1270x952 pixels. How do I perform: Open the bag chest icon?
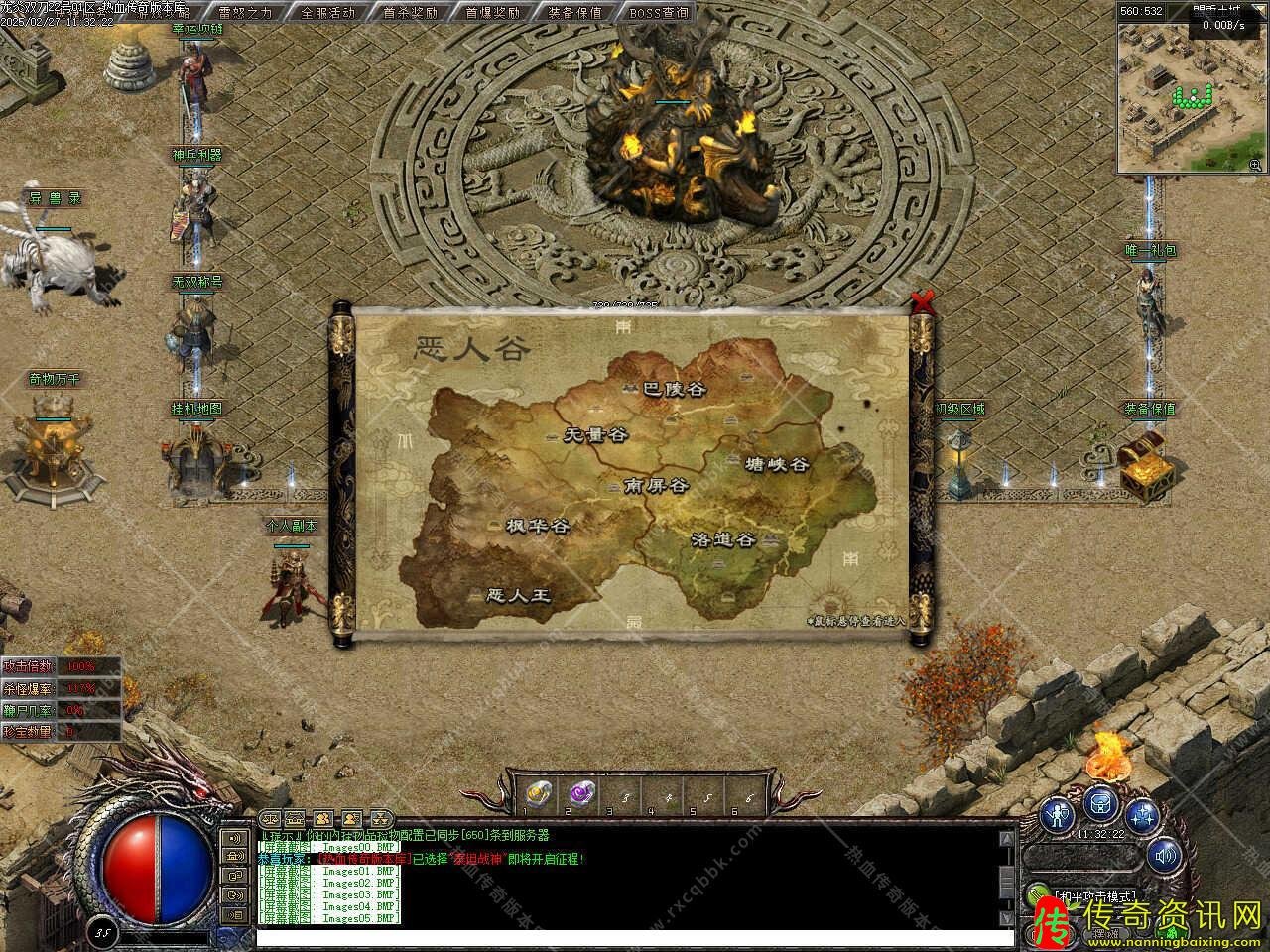pos(1101,803)
